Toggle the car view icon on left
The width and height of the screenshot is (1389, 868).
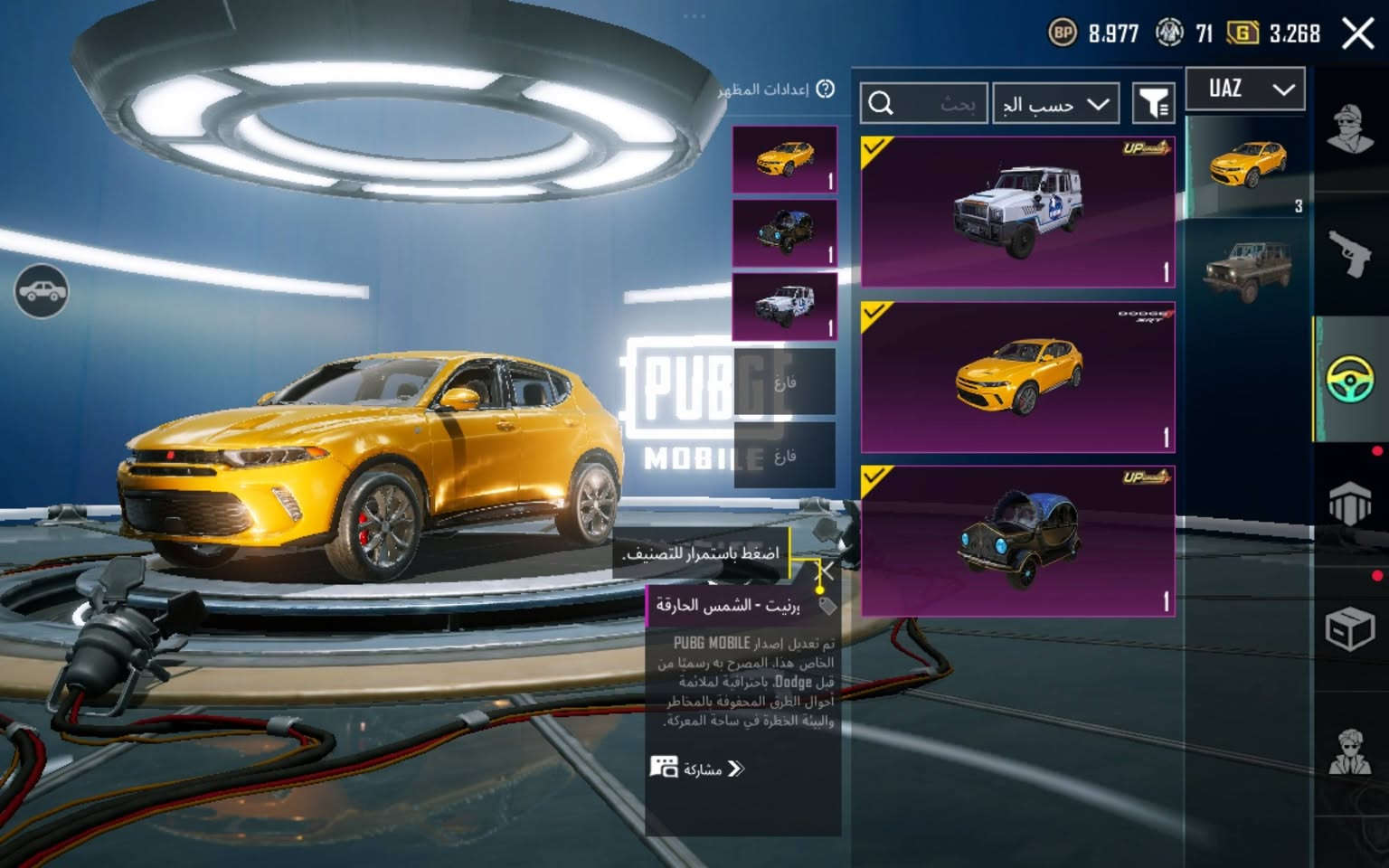(x=42, y=291)
